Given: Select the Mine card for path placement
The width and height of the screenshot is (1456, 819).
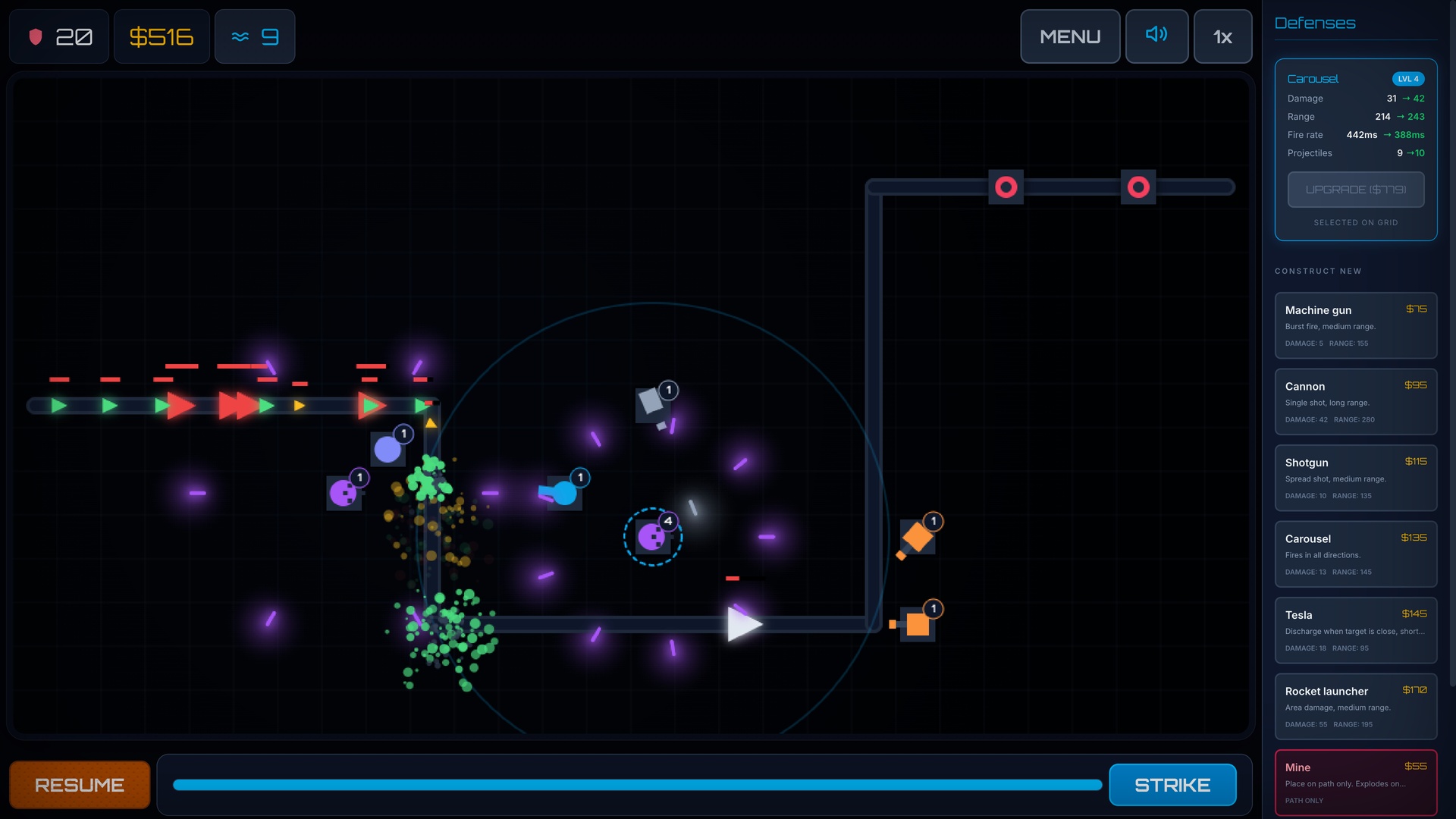Looking at the screenshot, I should click(x=1356, y=782).
